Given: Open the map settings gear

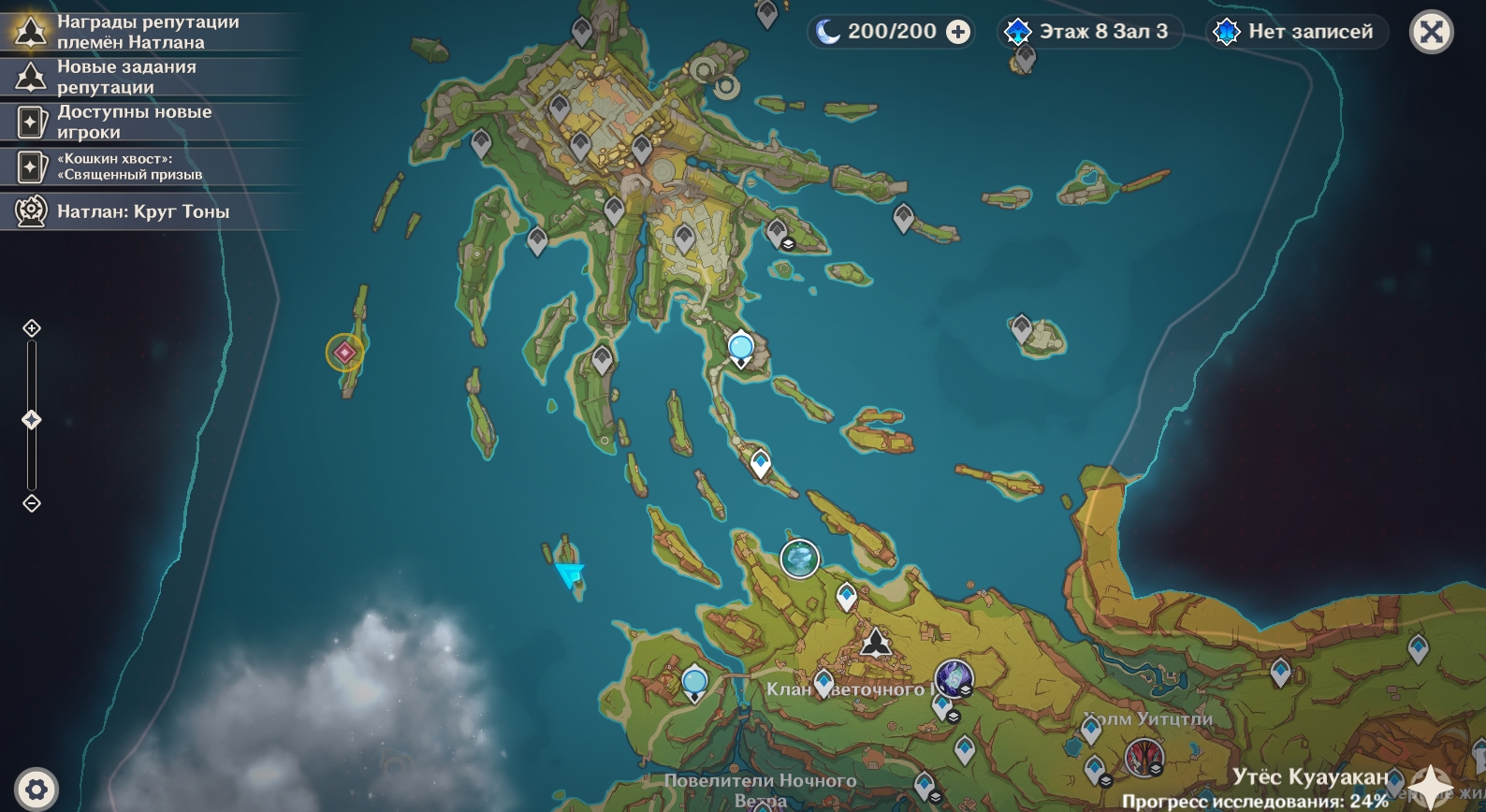Looking at the screenshot, I should [x=36, y=790].
